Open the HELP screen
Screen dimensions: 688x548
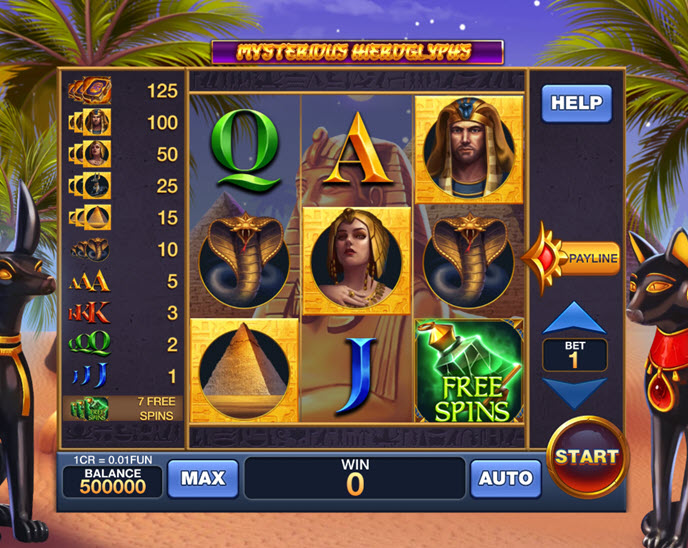click(576, 103)
